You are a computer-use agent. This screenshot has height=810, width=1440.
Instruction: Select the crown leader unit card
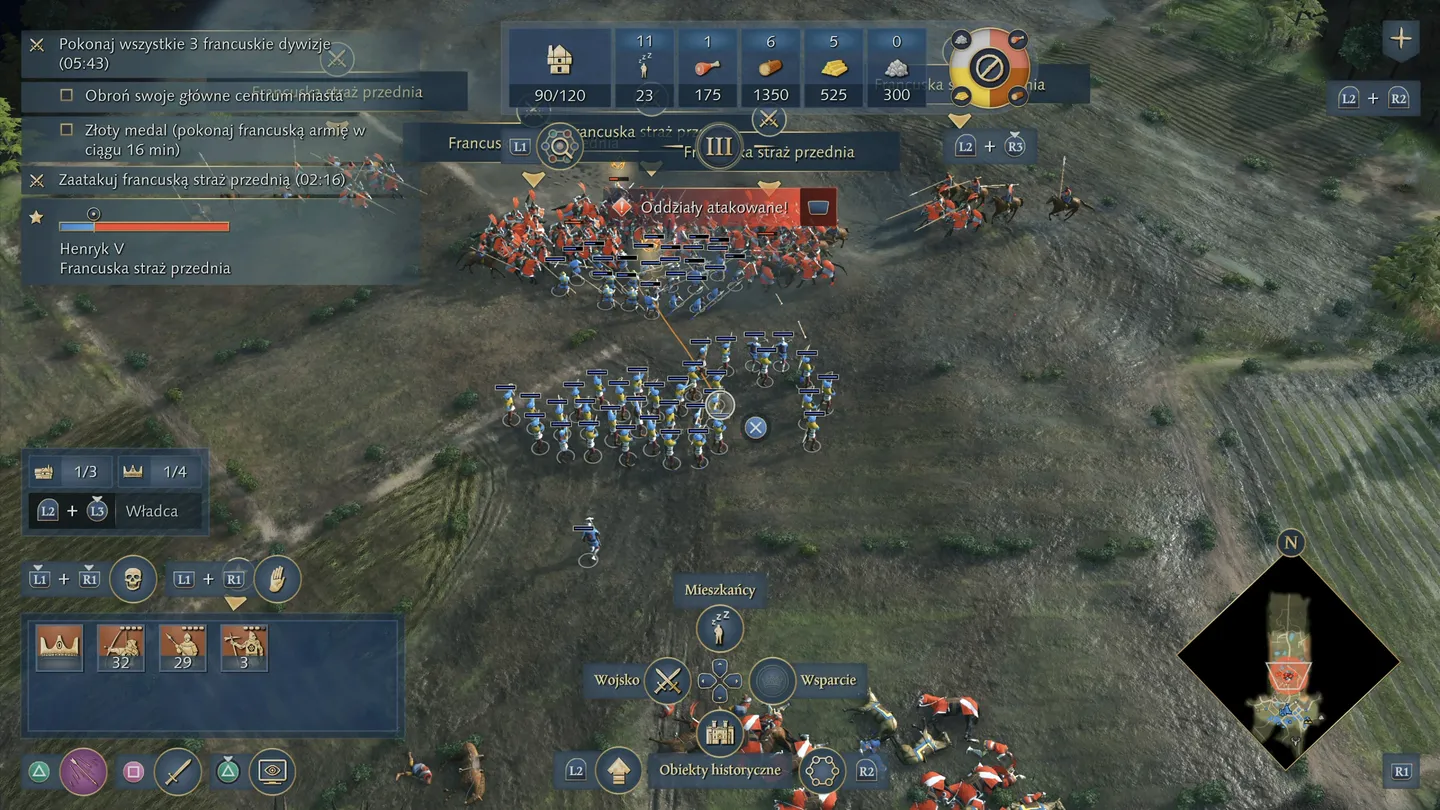pos(59,647)
